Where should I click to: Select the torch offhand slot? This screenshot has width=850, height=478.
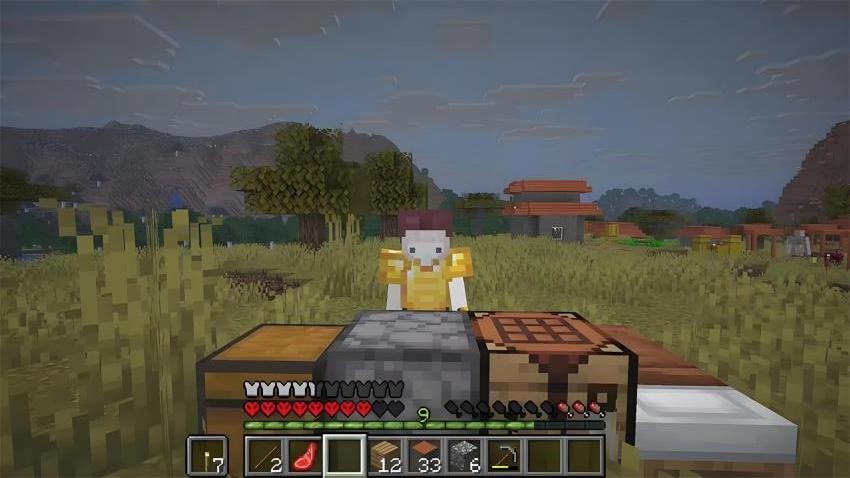(x=207, y=456)
